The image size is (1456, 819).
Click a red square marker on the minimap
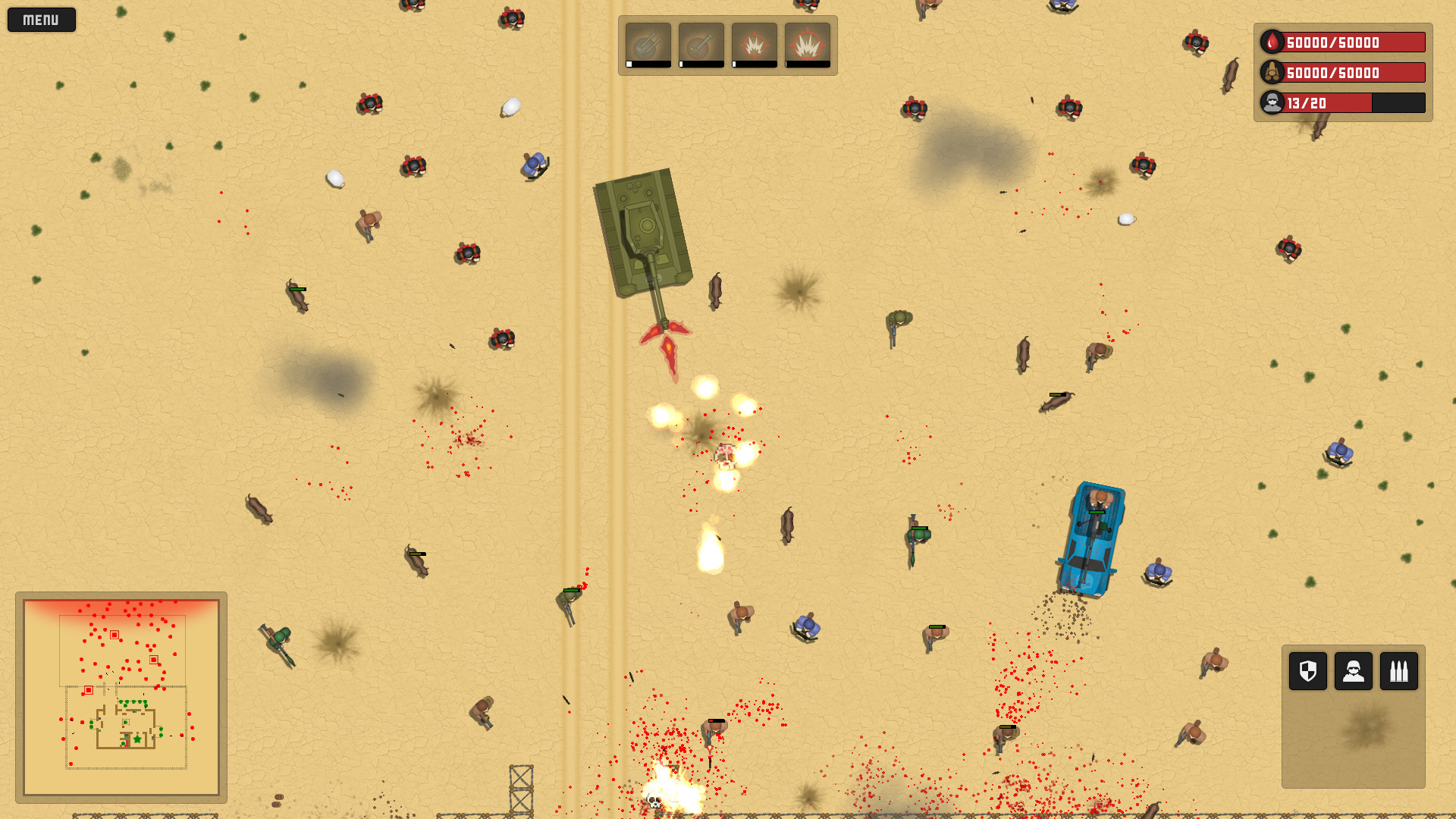coord(115,635)
